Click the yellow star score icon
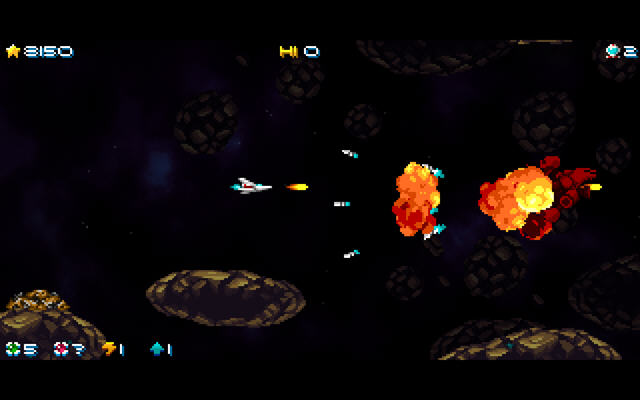This screenshot has height=400, width=640. (13, 51)
